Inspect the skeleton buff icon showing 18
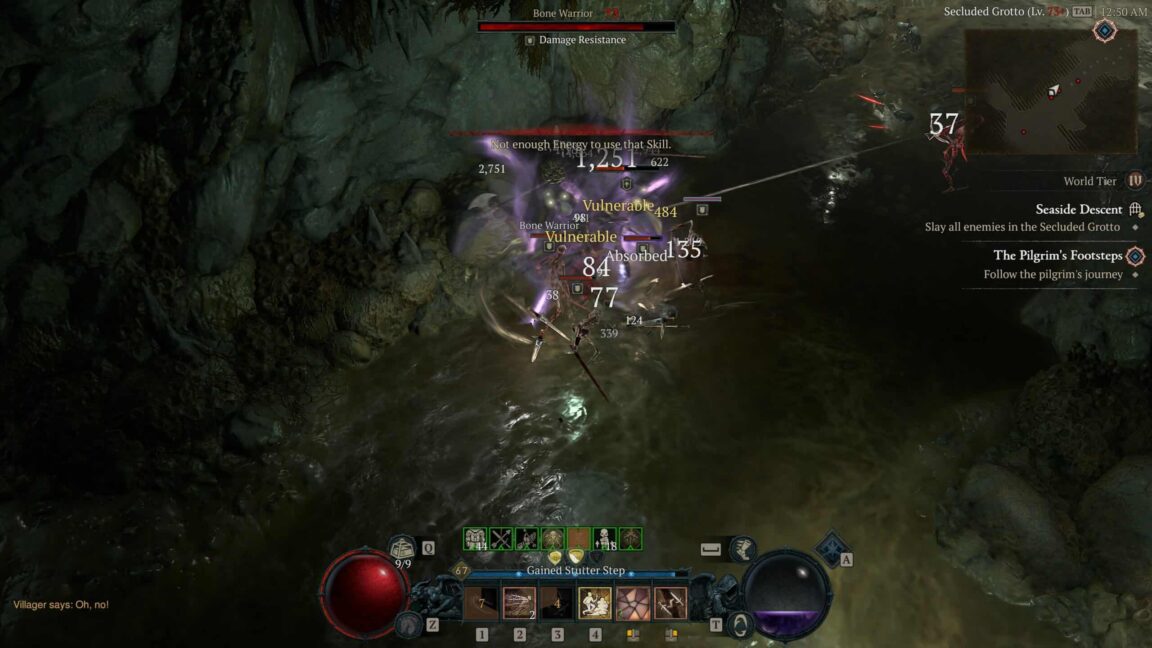Viewport: 1152px width, 648px height. 605,540
